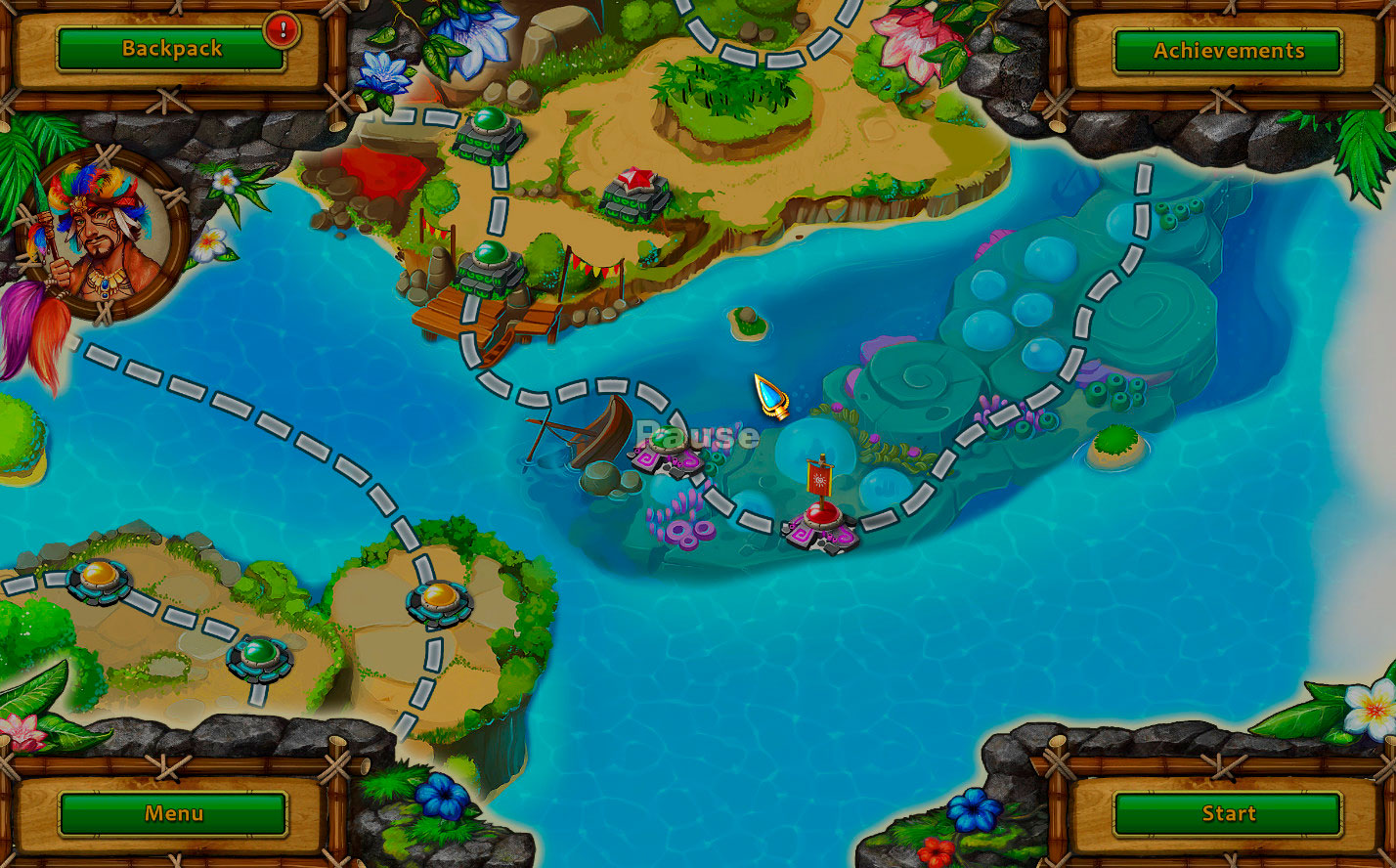The image size is (1396, 868).
Task: Pick the level node beside the sunken boat
Action: tap(668, 448)
